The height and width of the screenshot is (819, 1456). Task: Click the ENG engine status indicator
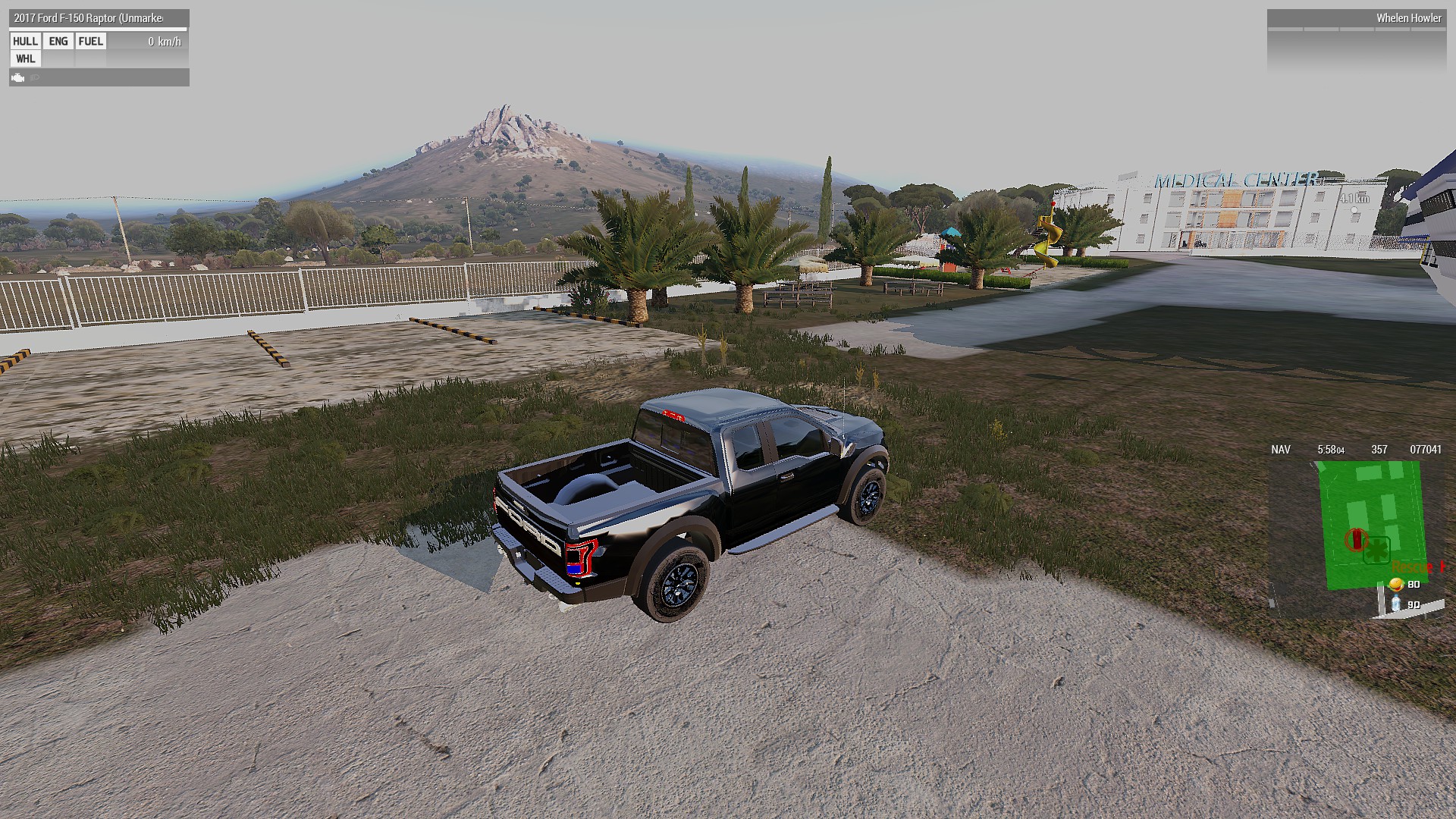pyautogui.click(x=58, y=42)
